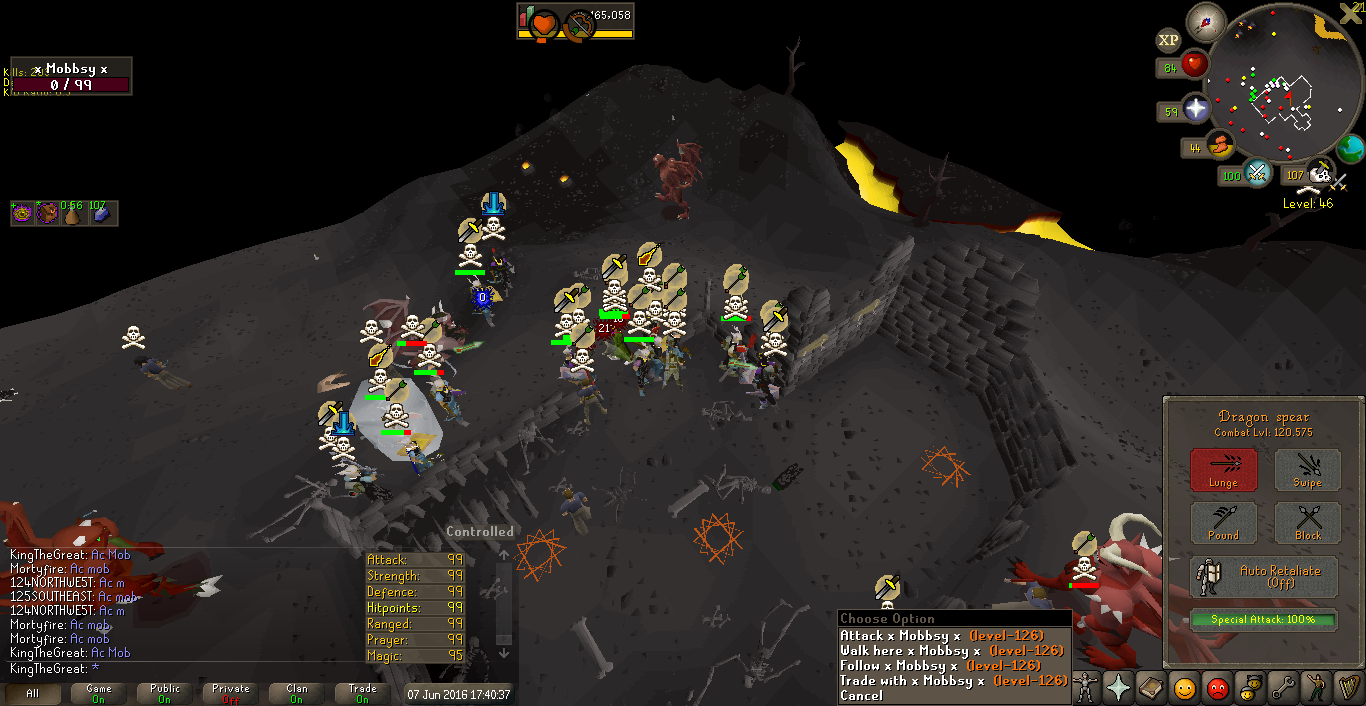Image resolution: width=1366 pixels, height=706 pixels.
Task: Activate the Special Attack bar
Action: pos(1264,620)
